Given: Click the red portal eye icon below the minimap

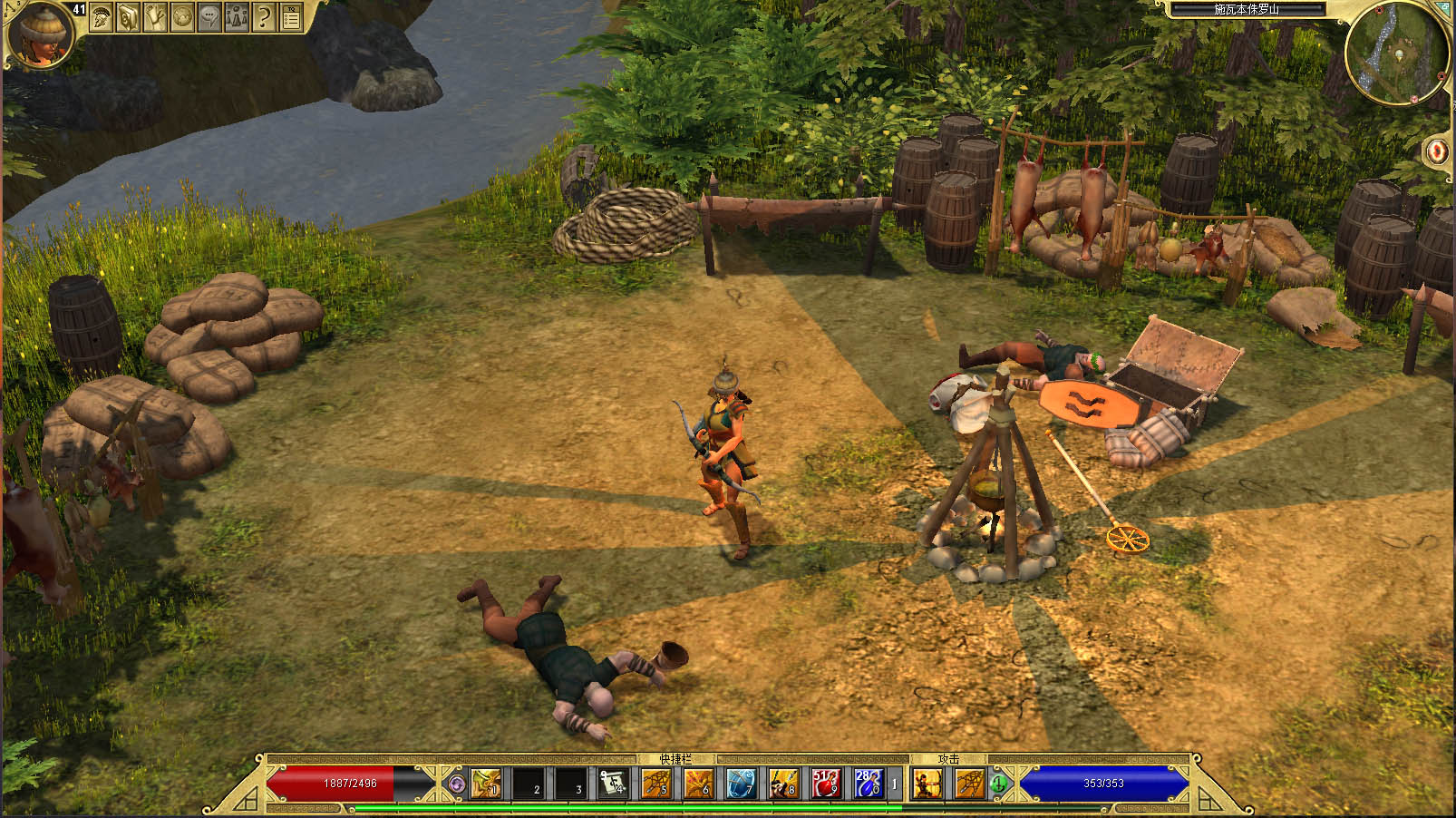Looking at the screenshot, I should point(1437,150).
